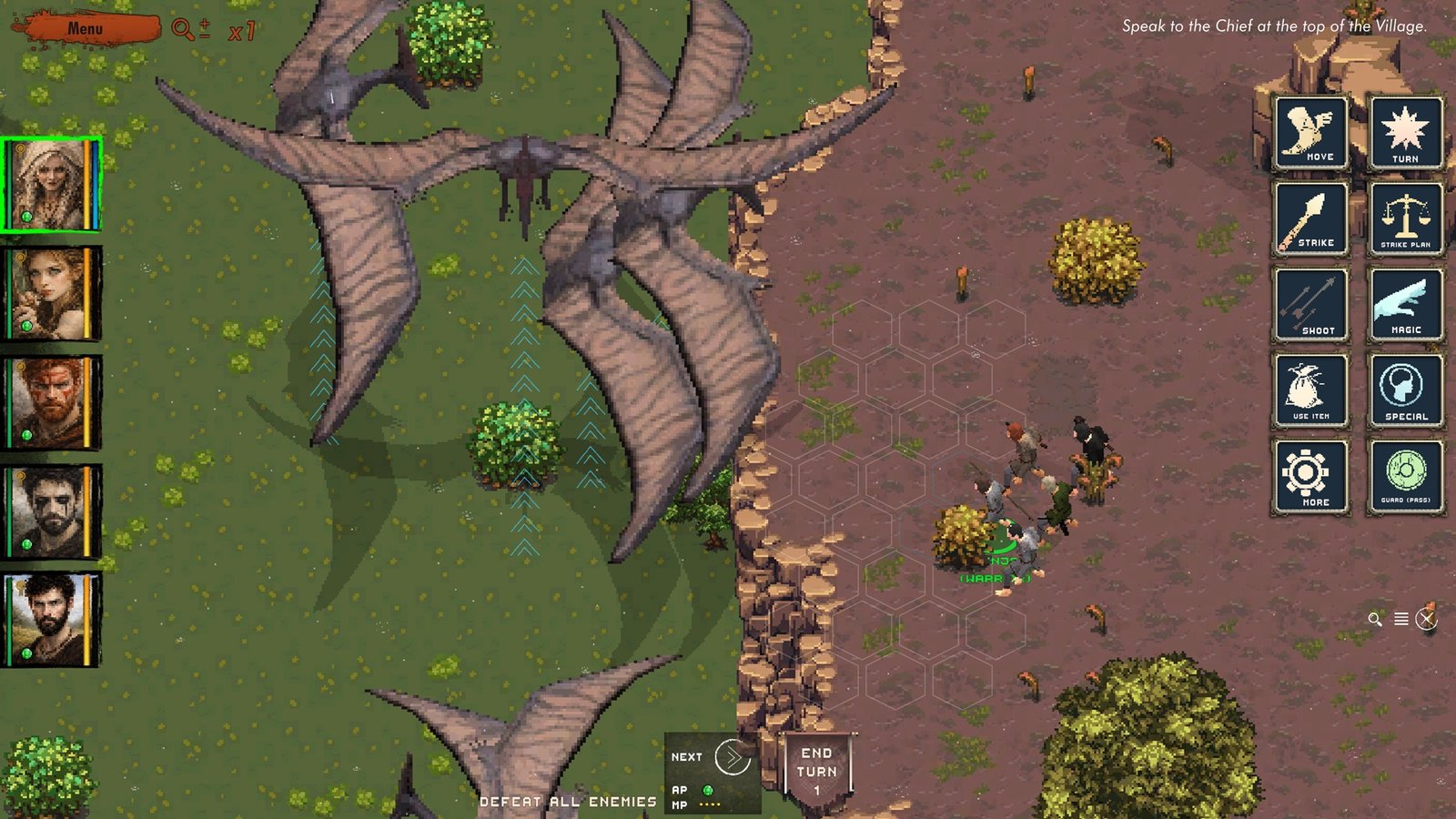This screenshot has width=1456, height=819.
Task: Show More actions with the gear icon
Action: pyautogui.click(x=1310, y=477)
